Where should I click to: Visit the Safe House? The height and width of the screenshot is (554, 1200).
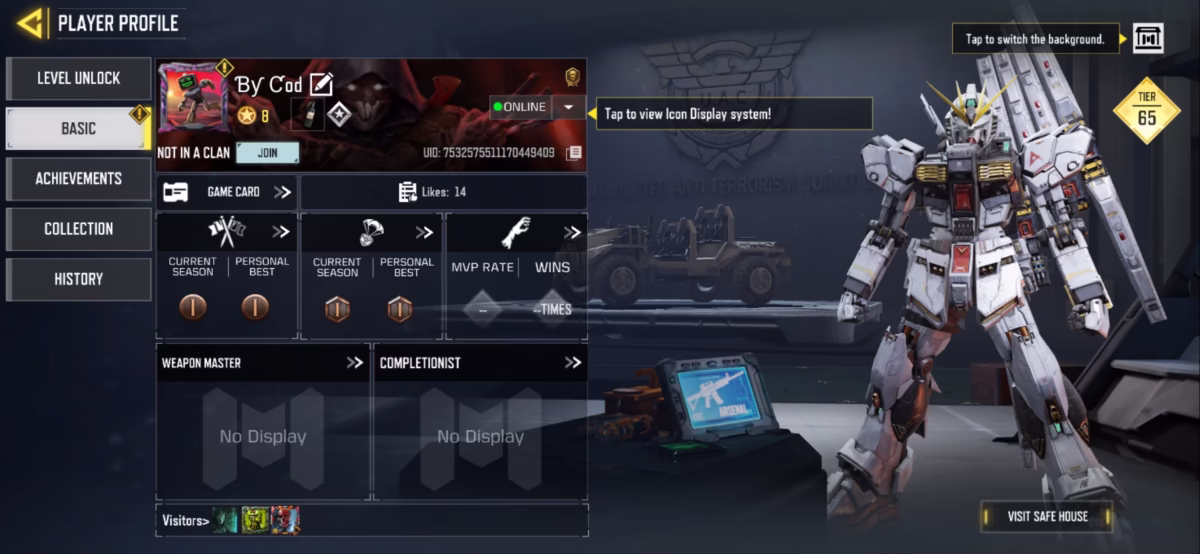1047,516
